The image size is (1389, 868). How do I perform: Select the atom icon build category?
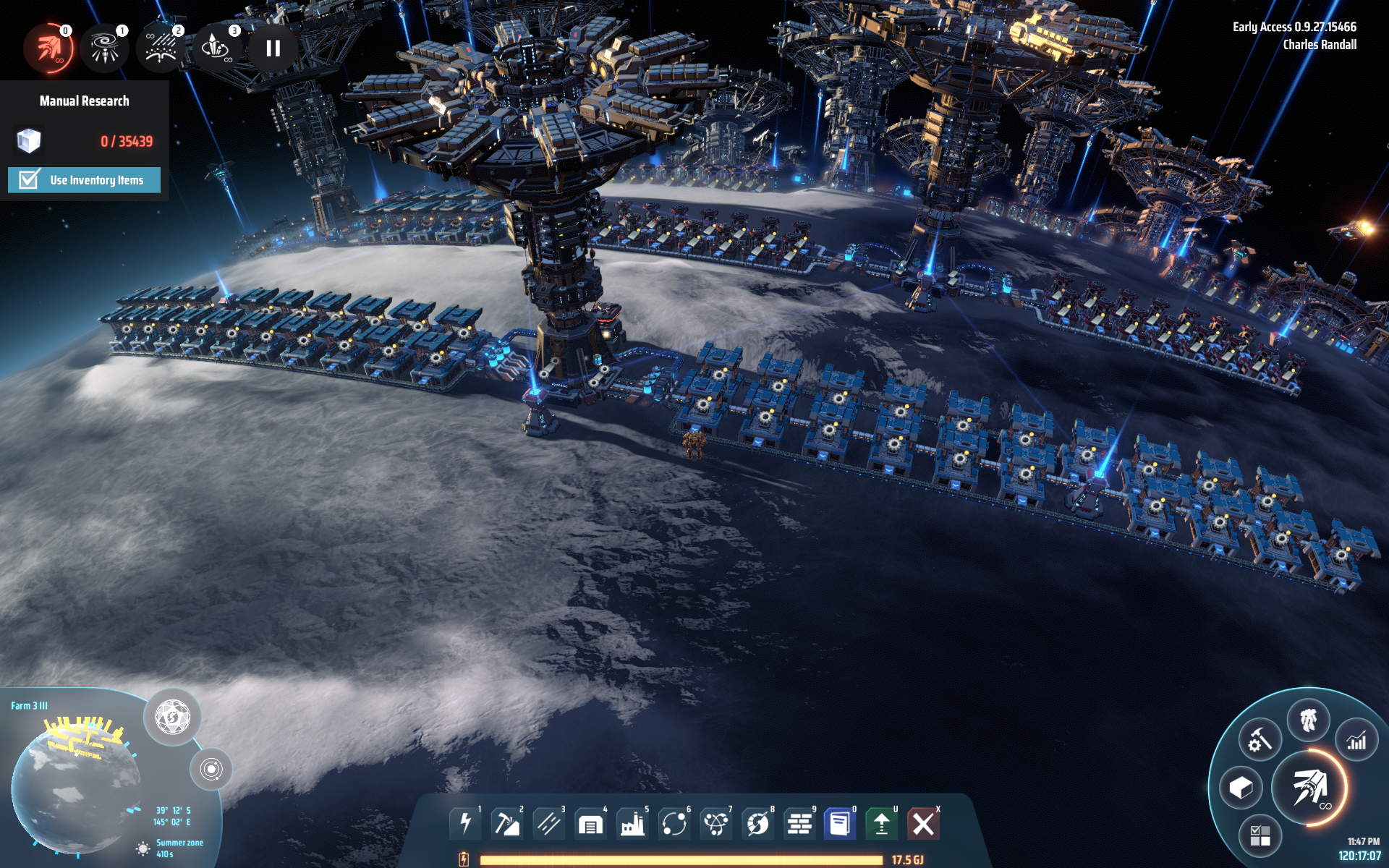[x=715, y=823]
